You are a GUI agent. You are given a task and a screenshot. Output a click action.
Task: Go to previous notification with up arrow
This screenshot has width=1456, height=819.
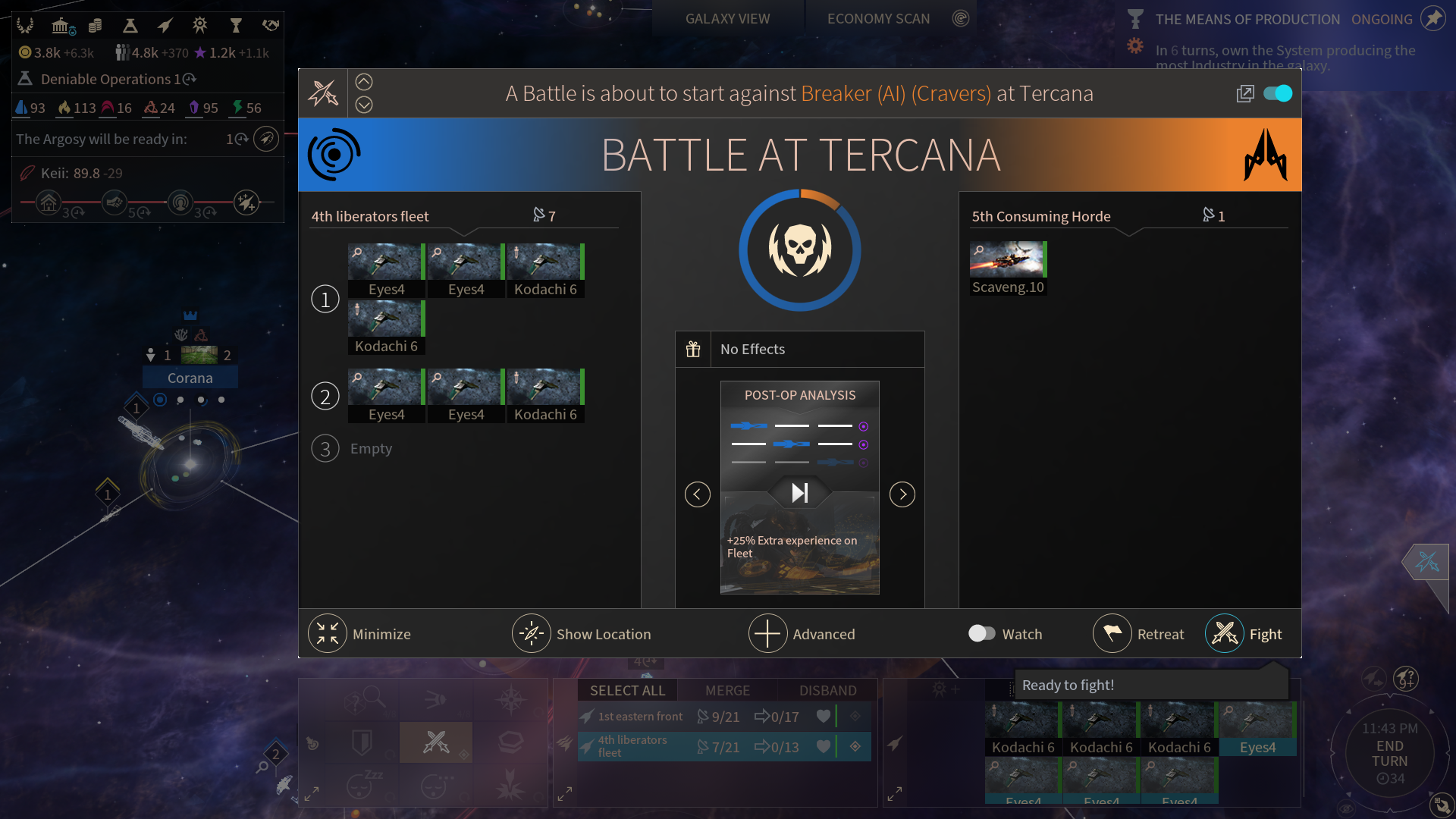(364, 82)
